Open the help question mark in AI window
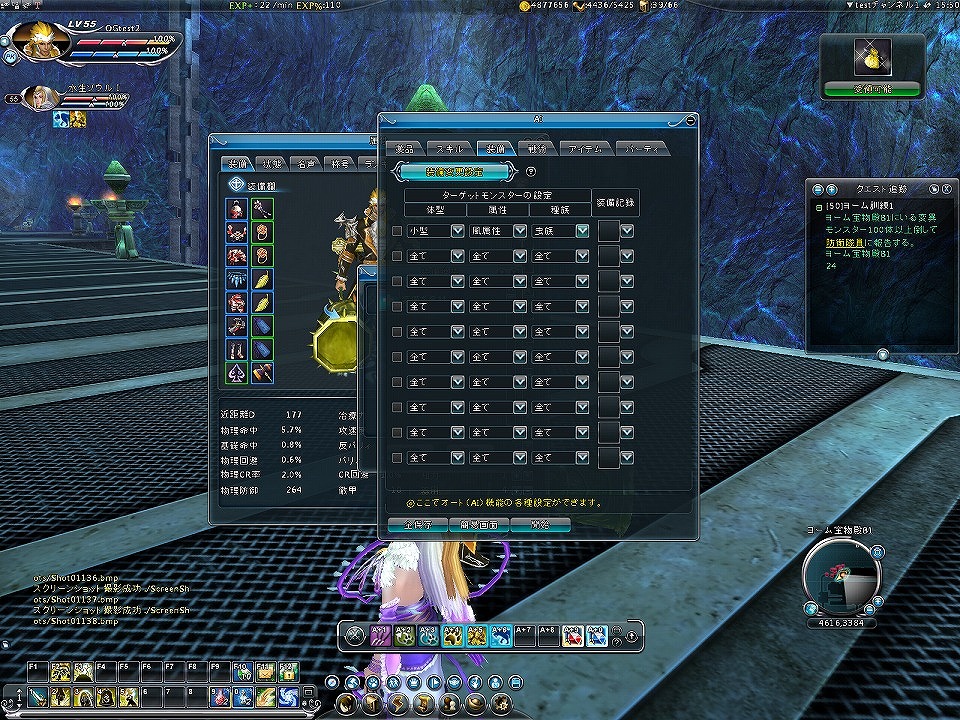This screenshot has height=720, width=960. coord(531,172)
